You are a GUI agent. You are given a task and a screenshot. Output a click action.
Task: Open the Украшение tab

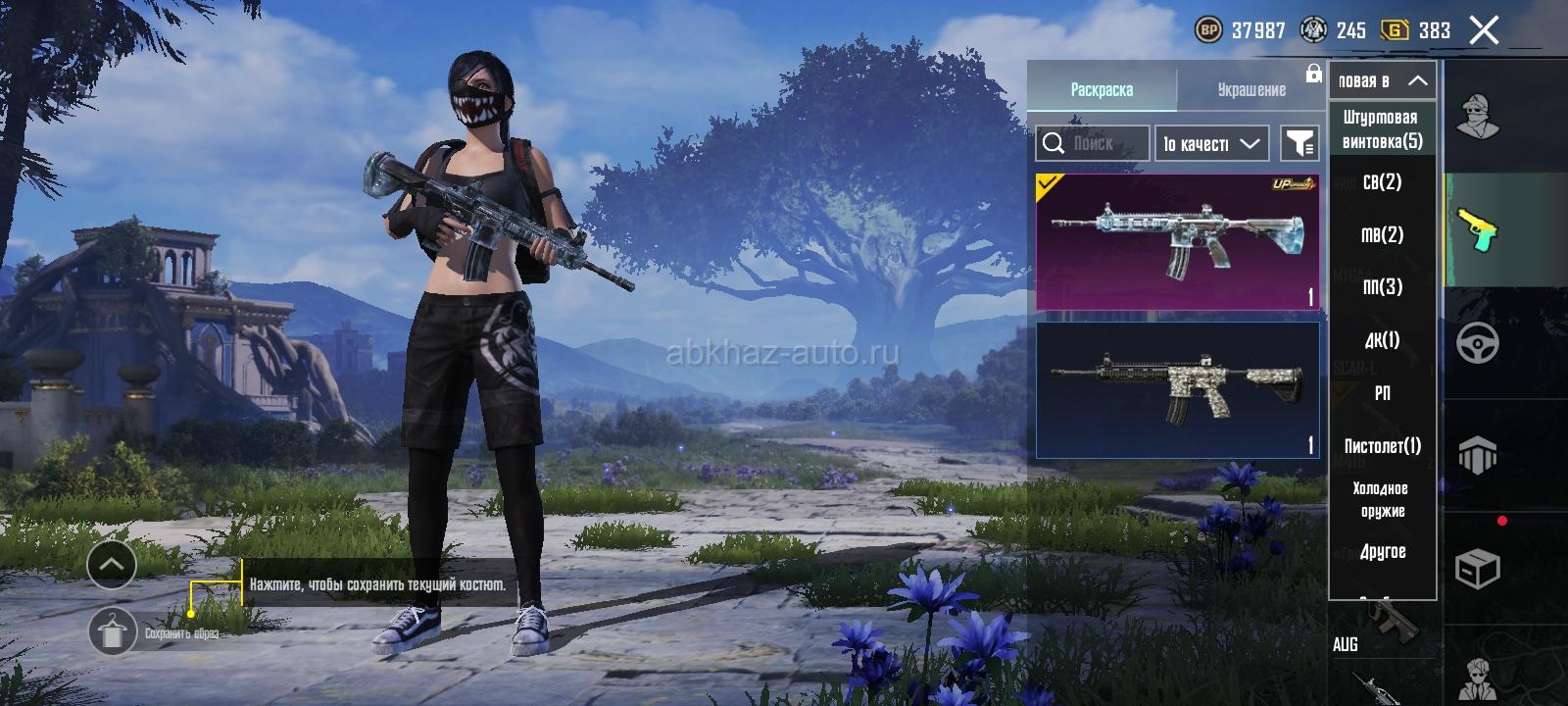1251,89
